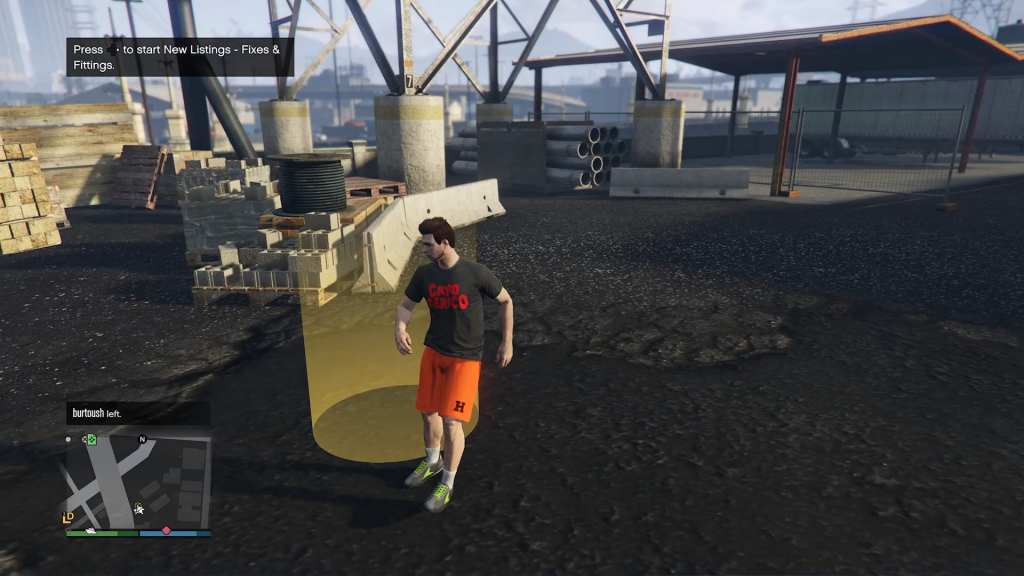Click the North compass marker on minimap

142,439
